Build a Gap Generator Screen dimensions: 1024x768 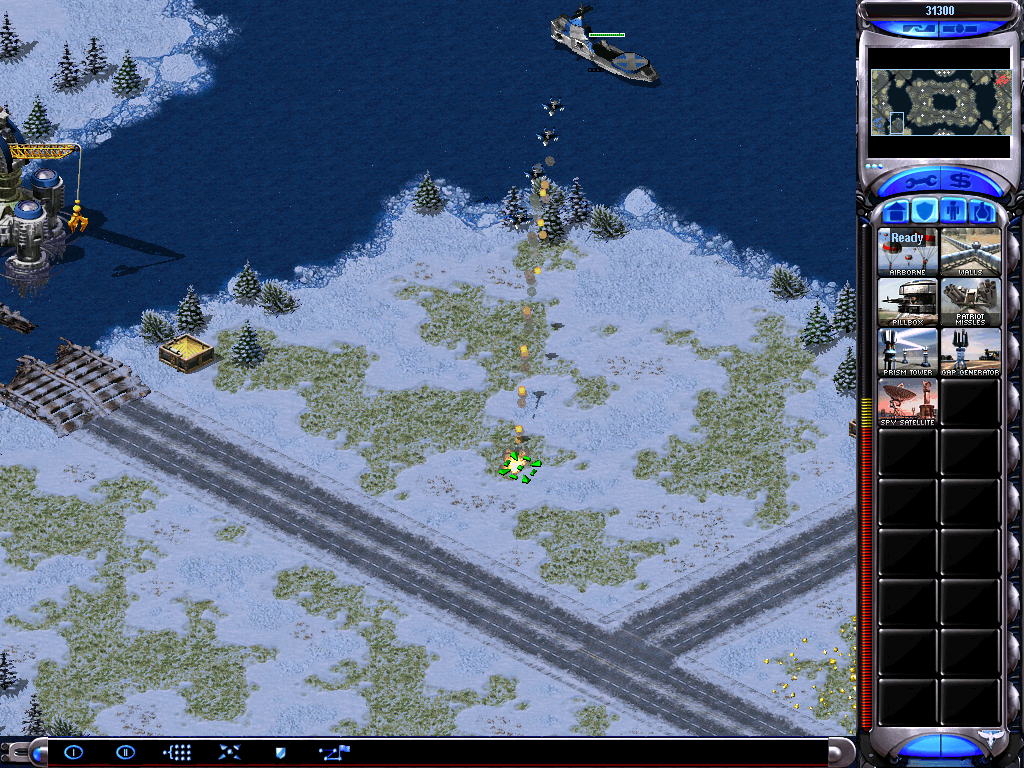click(x=970, y=352)
